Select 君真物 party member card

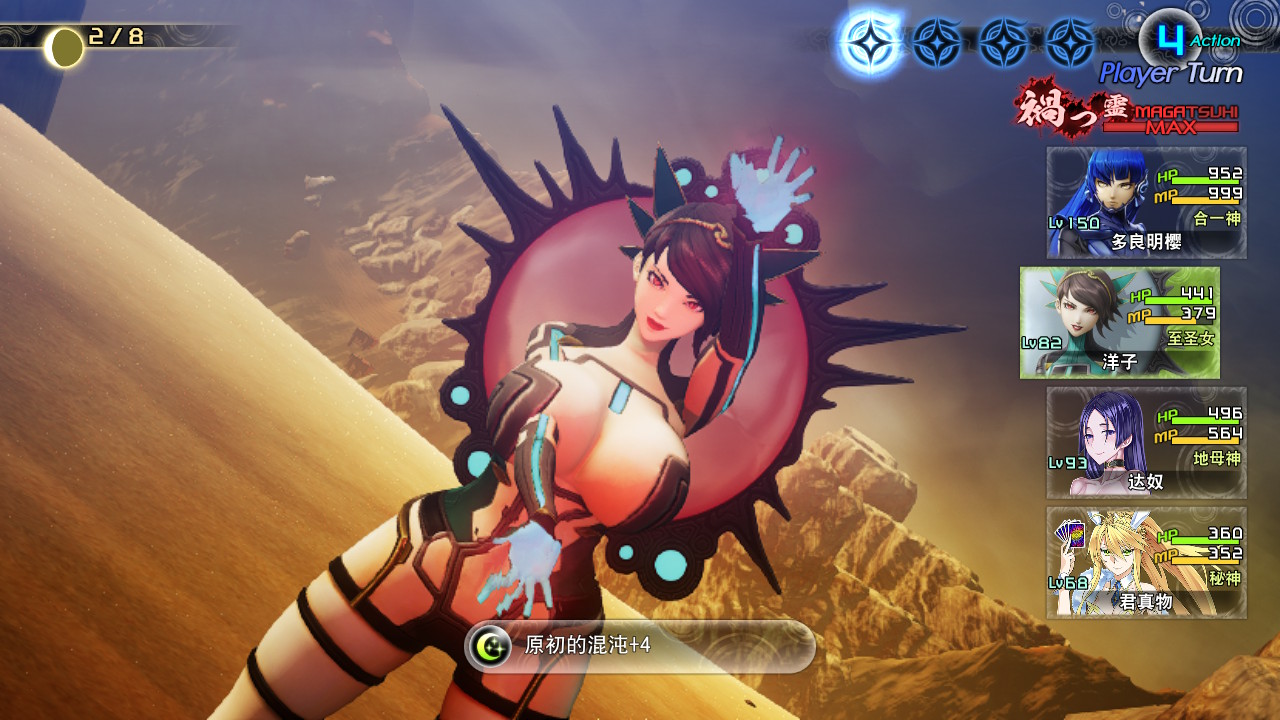pos(1146,562)
